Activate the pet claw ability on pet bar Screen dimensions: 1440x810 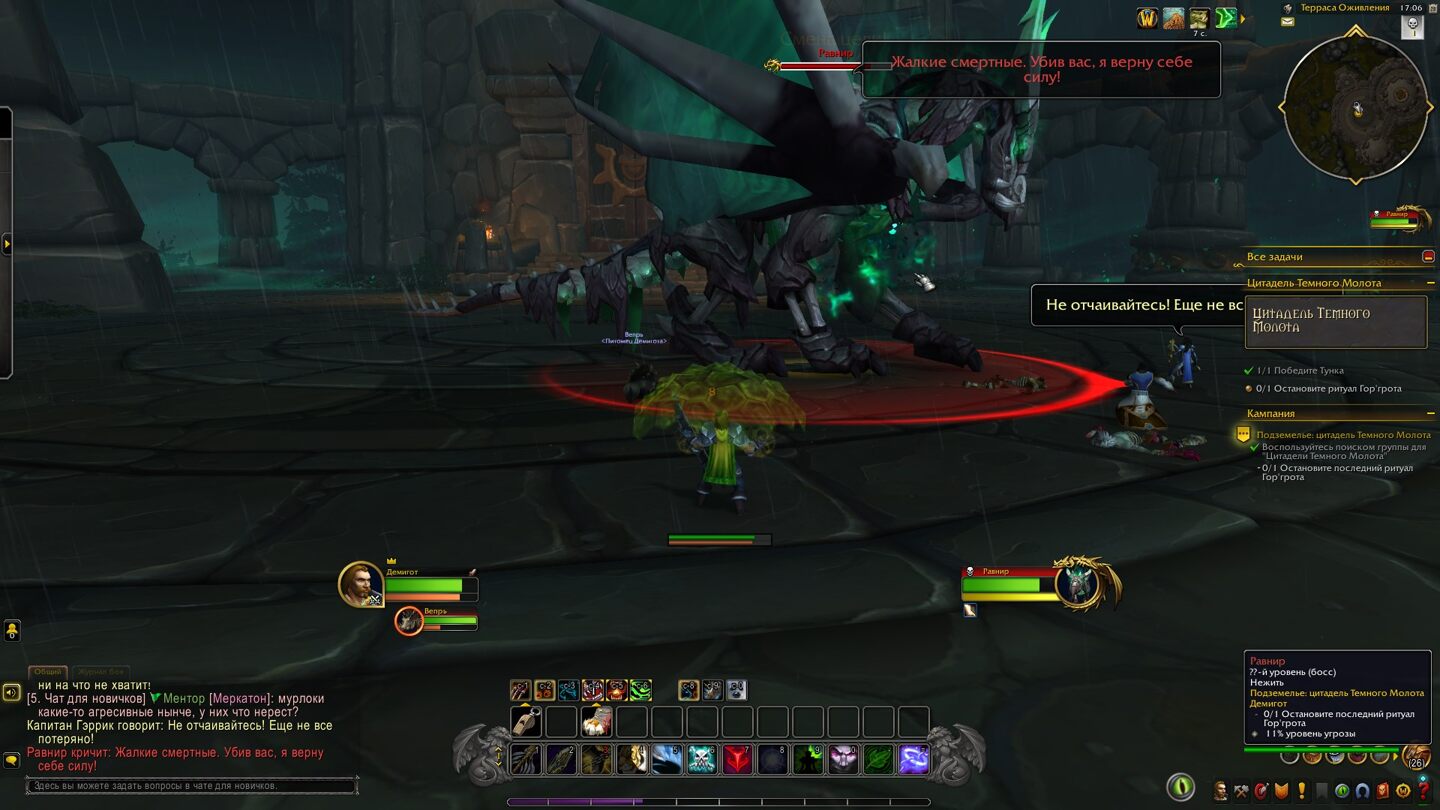(x=520, y=690)
